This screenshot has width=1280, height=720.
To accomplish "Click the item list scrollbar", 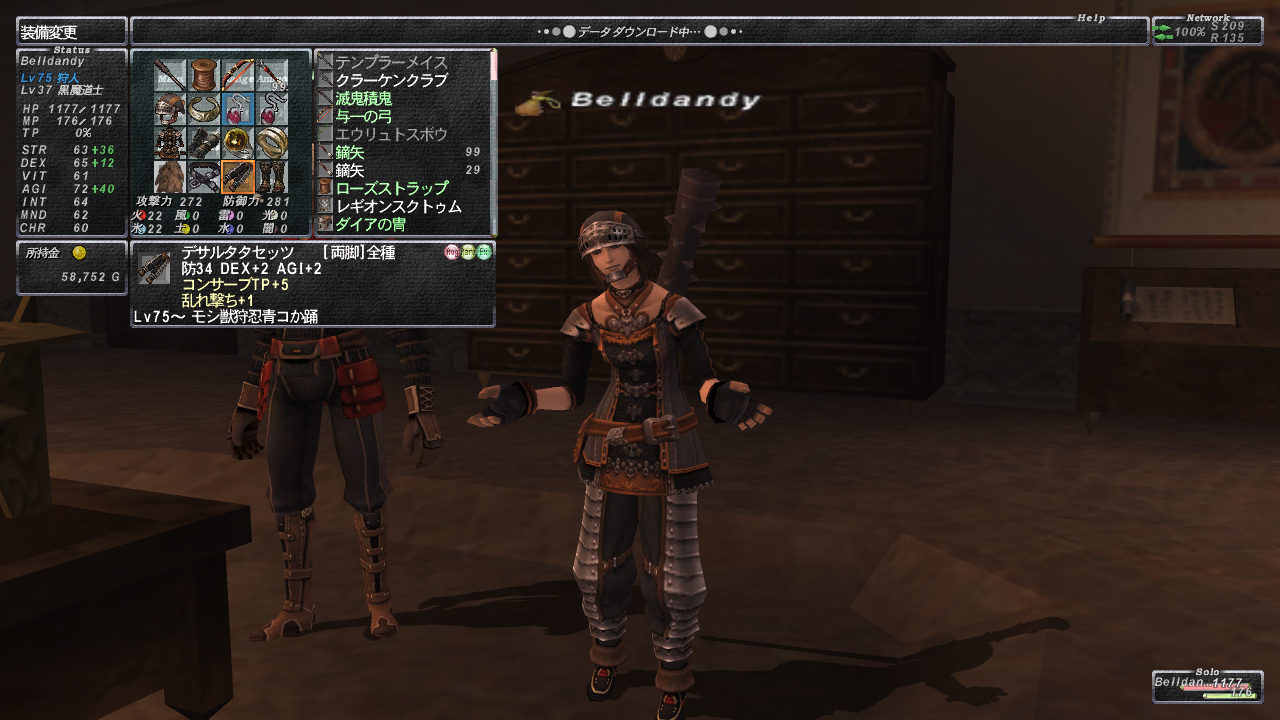I will tap(493, 140).
